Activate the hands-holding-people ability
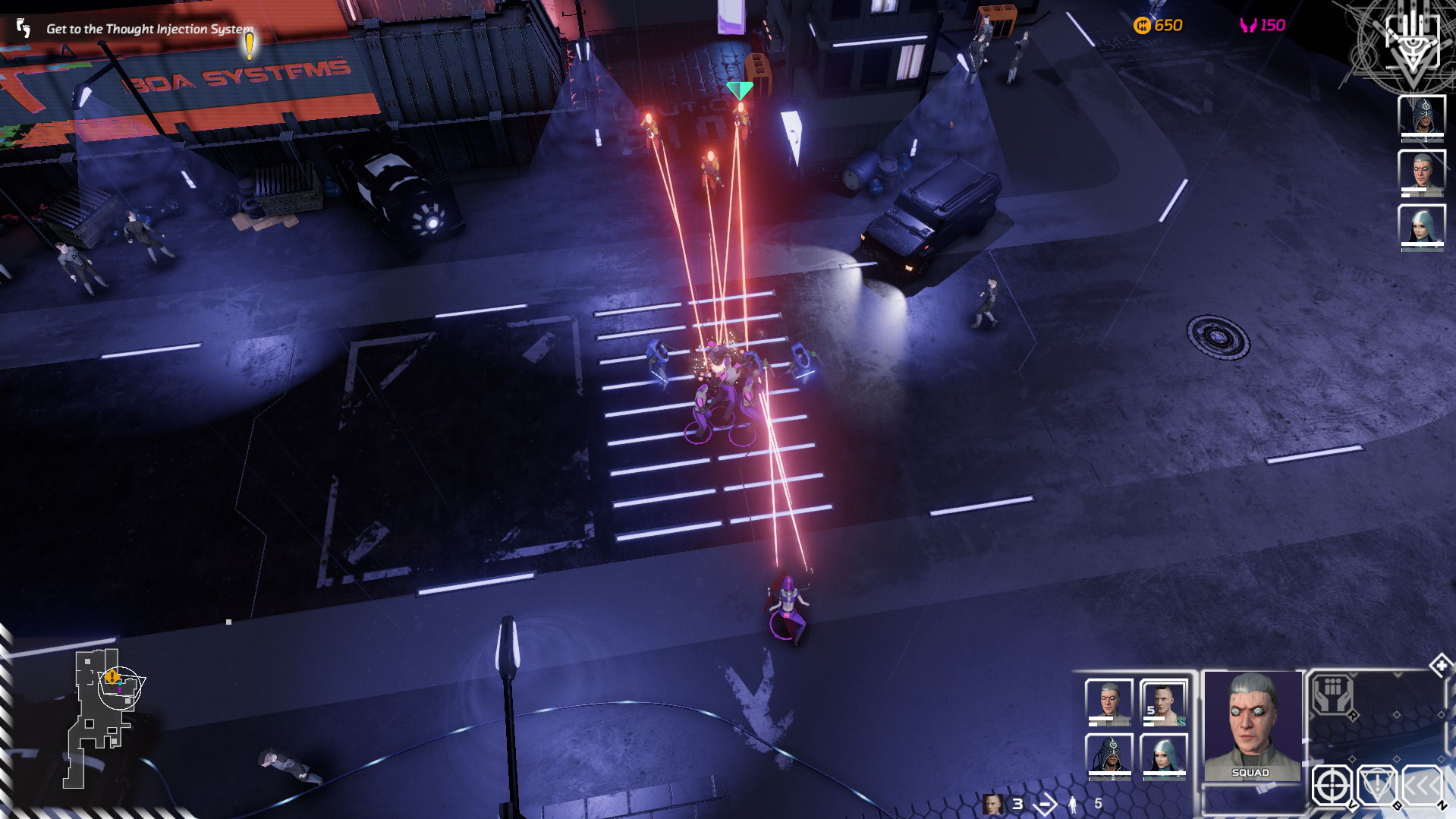The width and height of the screenshot is (1456, 819). pos(1333,695)
